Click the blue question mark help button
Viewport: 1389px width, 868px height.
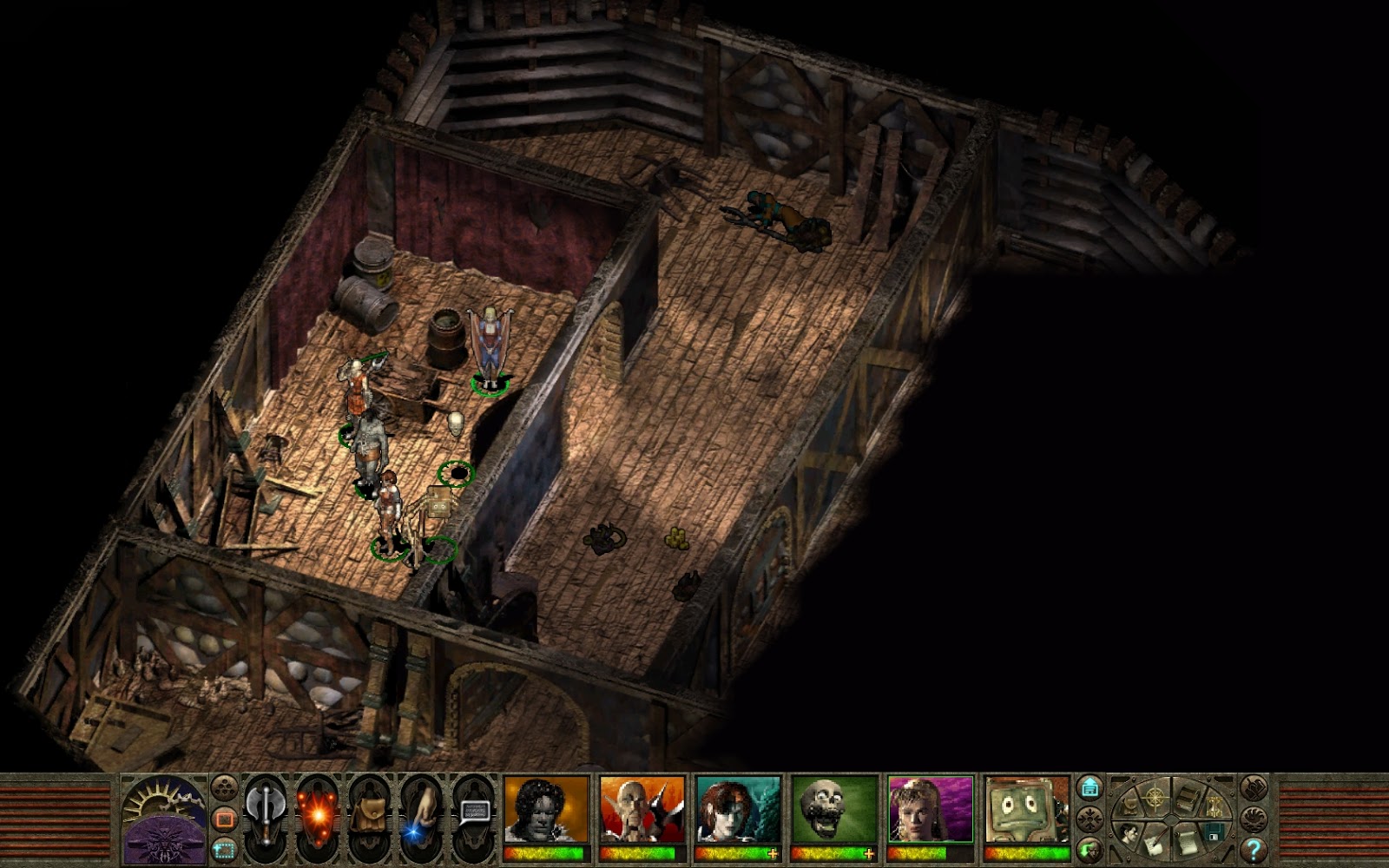pos(1252,849)
